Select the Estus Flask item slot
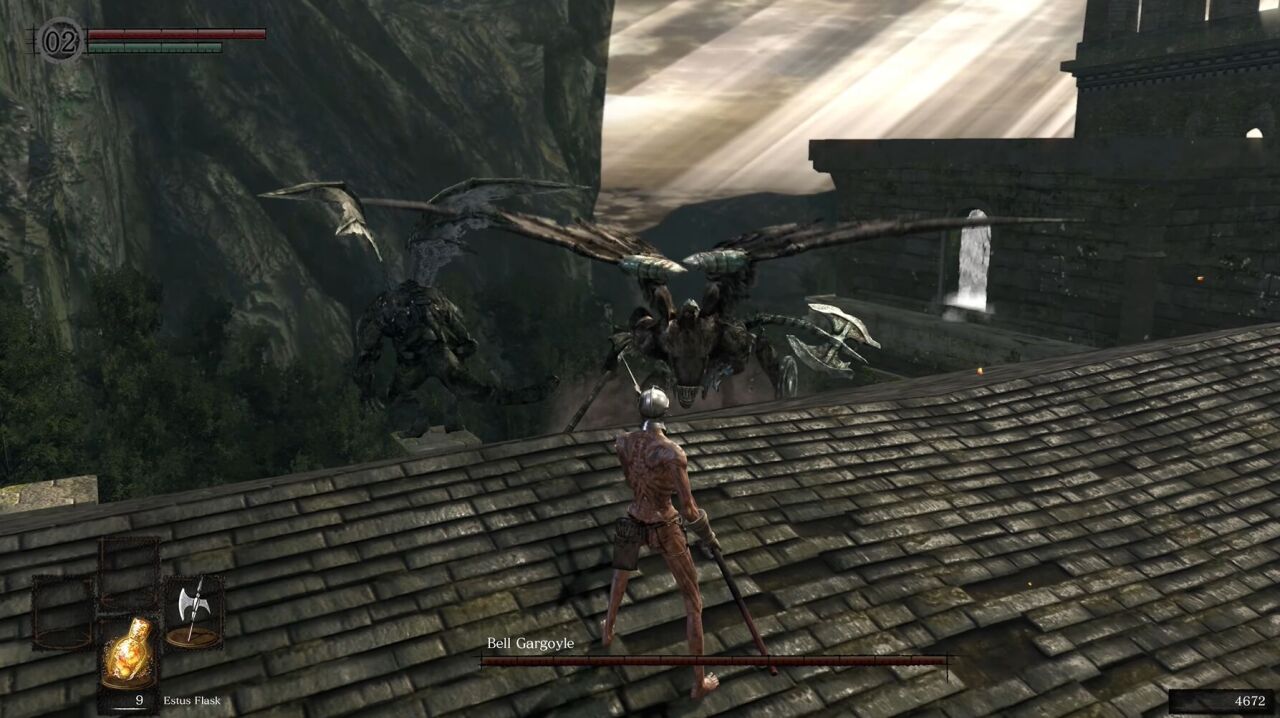 (x=129, y=651)
